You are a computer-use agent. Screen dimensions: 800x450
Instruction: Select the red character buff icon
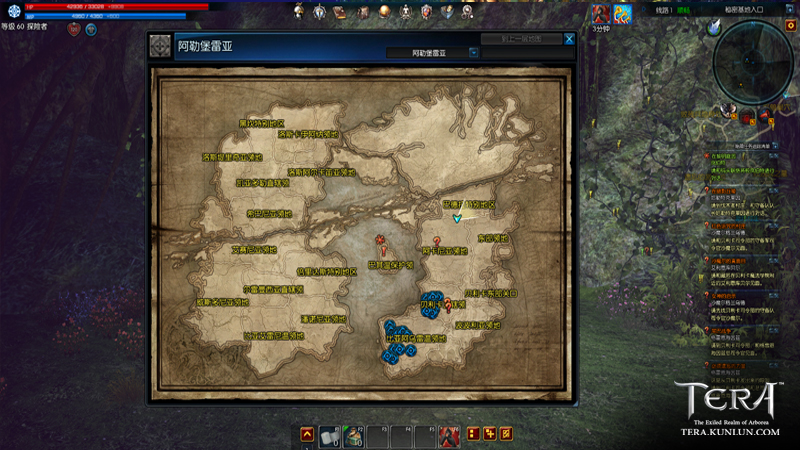pos(602,13)
